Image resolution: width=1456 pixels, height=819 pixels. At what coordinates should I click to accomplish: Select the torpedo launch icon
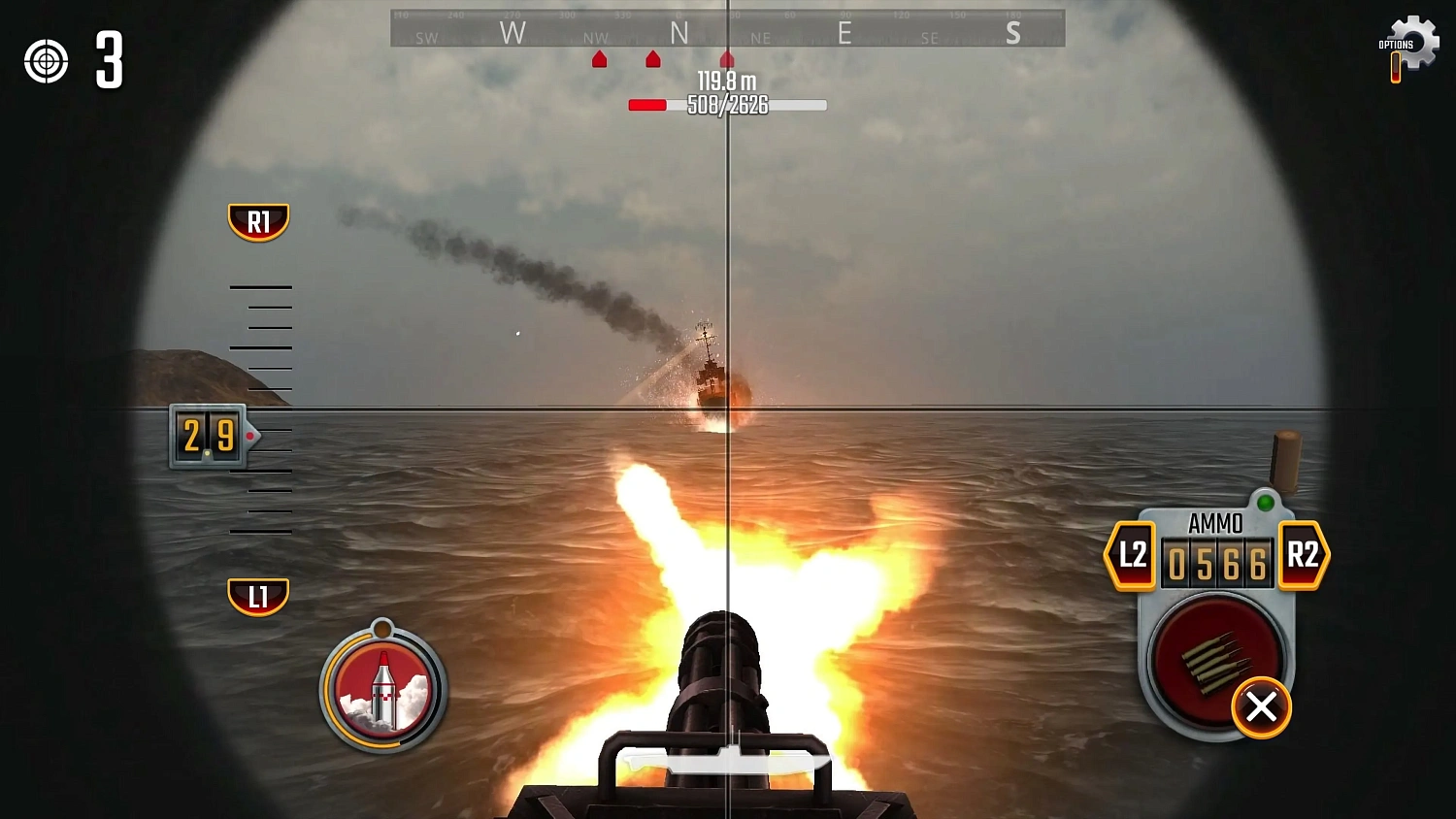coord(382,686)
